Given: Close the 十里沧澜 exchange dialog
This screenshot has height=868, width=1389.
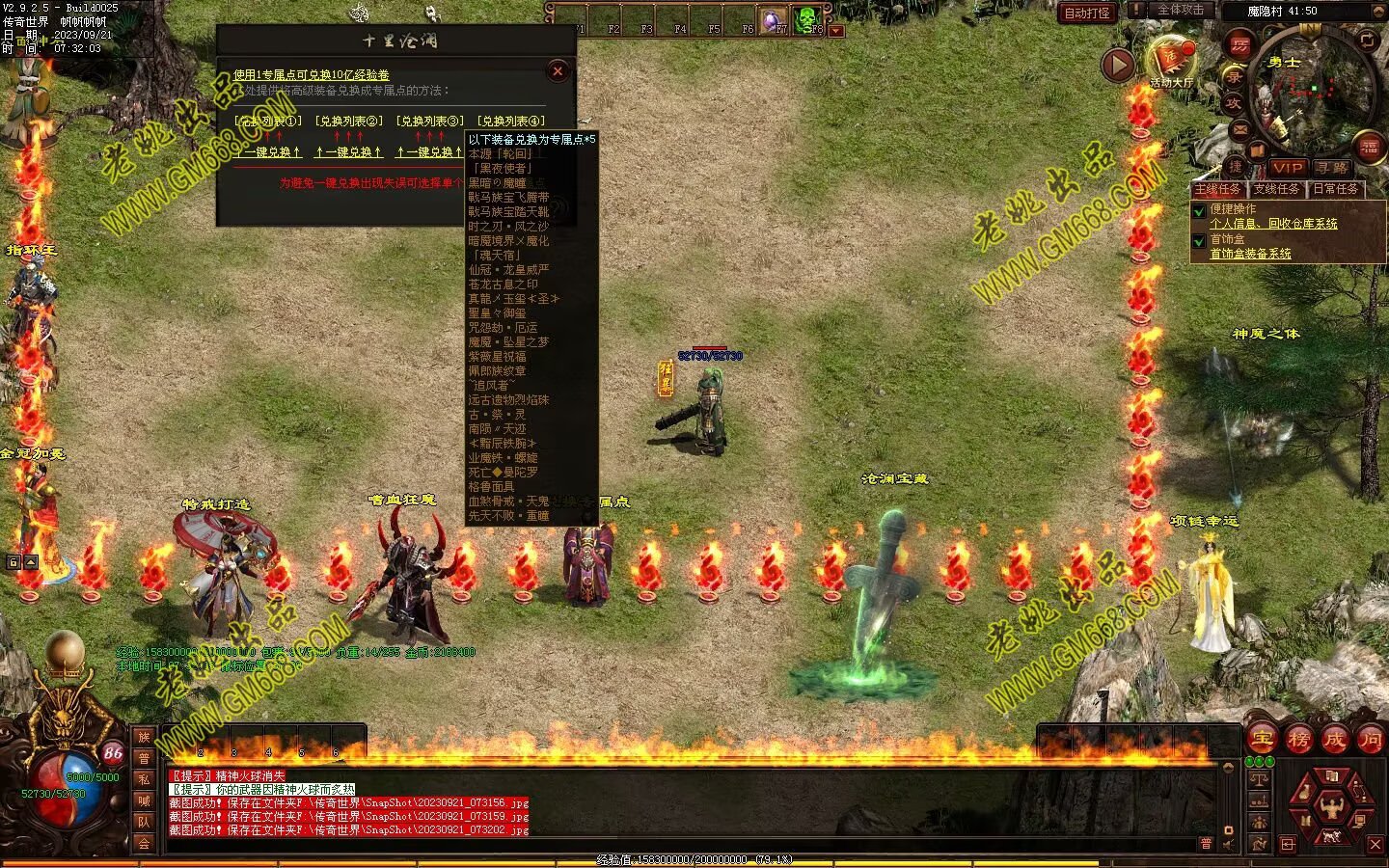Looking at the screenshot, I should 558,70.
